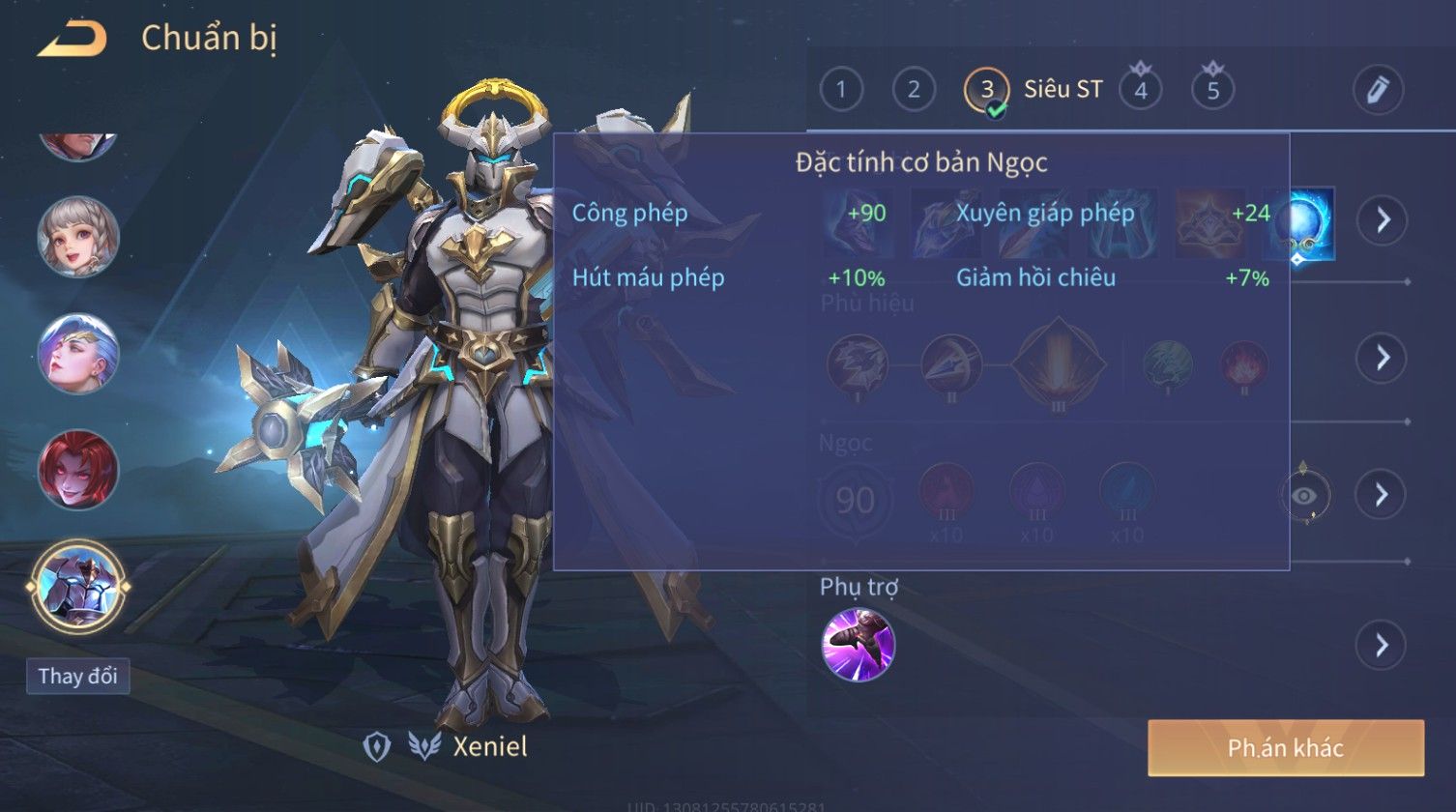
Task: Select loadout preset 1
Action: coord(841,90)
